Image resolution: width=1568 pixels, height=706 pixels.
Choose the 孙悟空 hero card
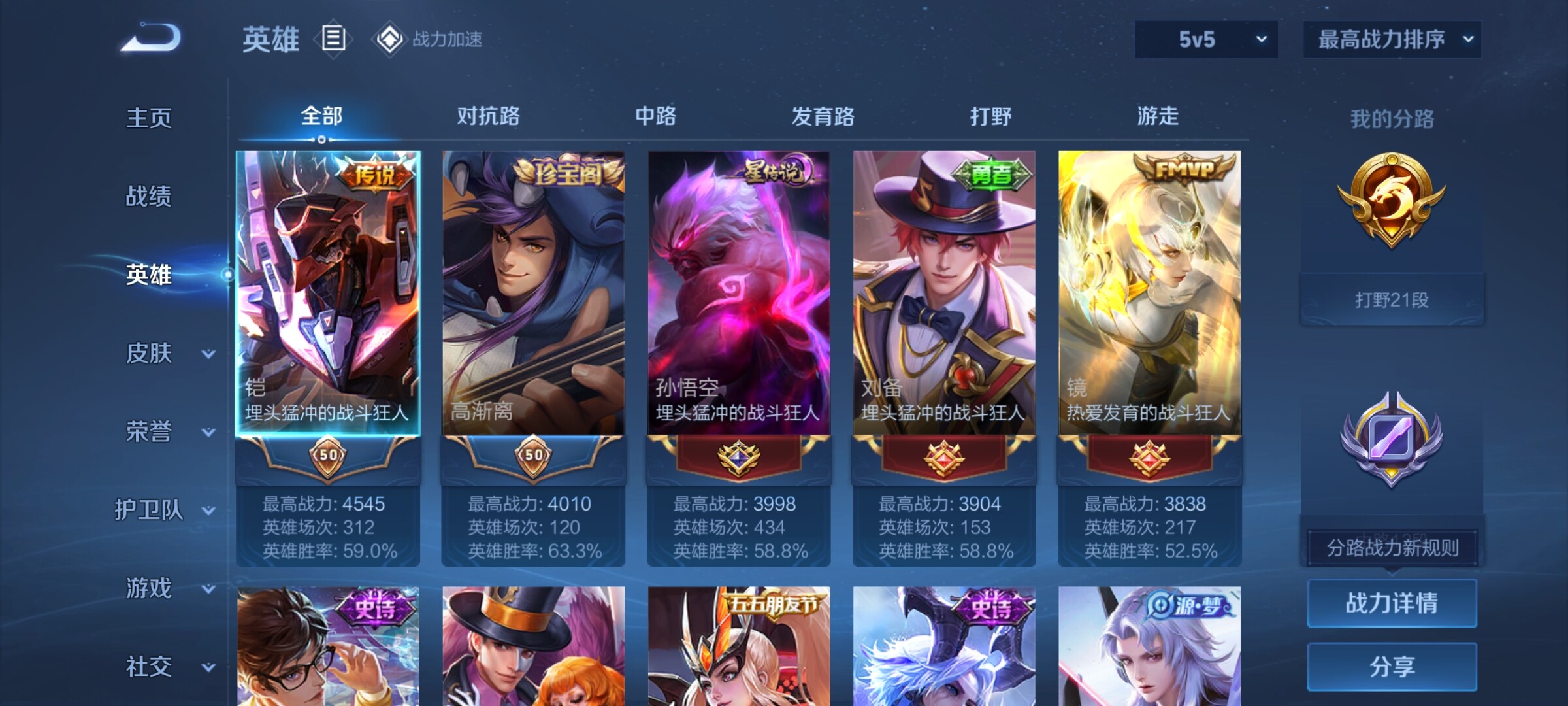coord(738,294)
